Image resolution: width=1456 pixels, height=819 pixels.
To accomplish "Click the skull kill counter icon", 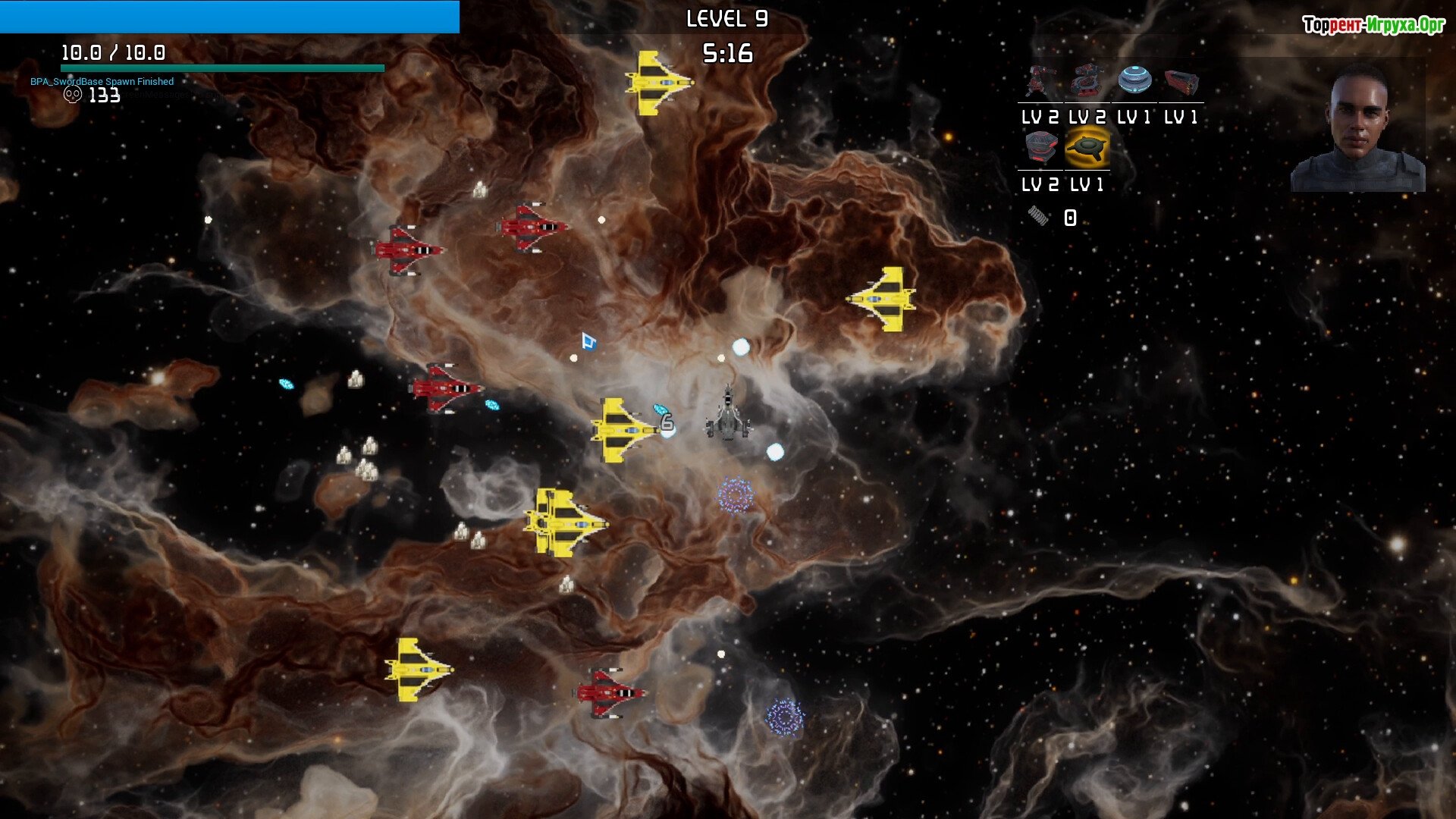I will 73,95.
